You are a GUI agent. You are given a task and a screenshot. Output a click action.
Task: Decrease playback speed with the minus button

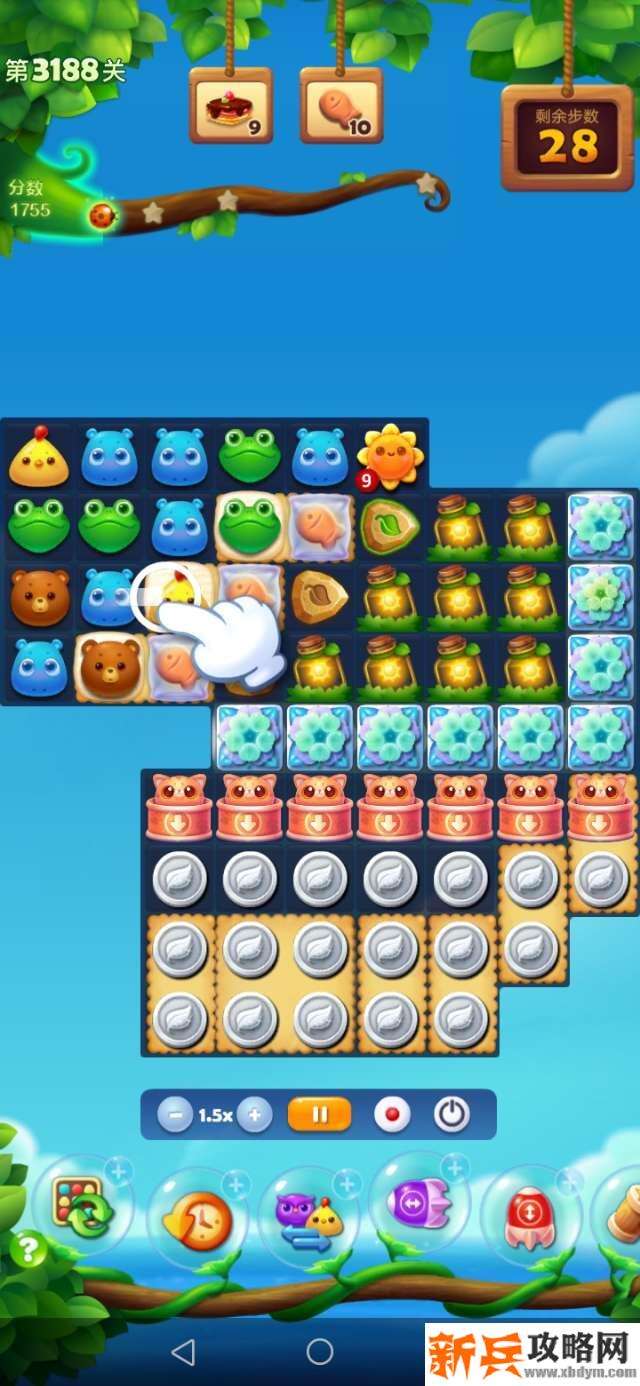(175, 1114)
